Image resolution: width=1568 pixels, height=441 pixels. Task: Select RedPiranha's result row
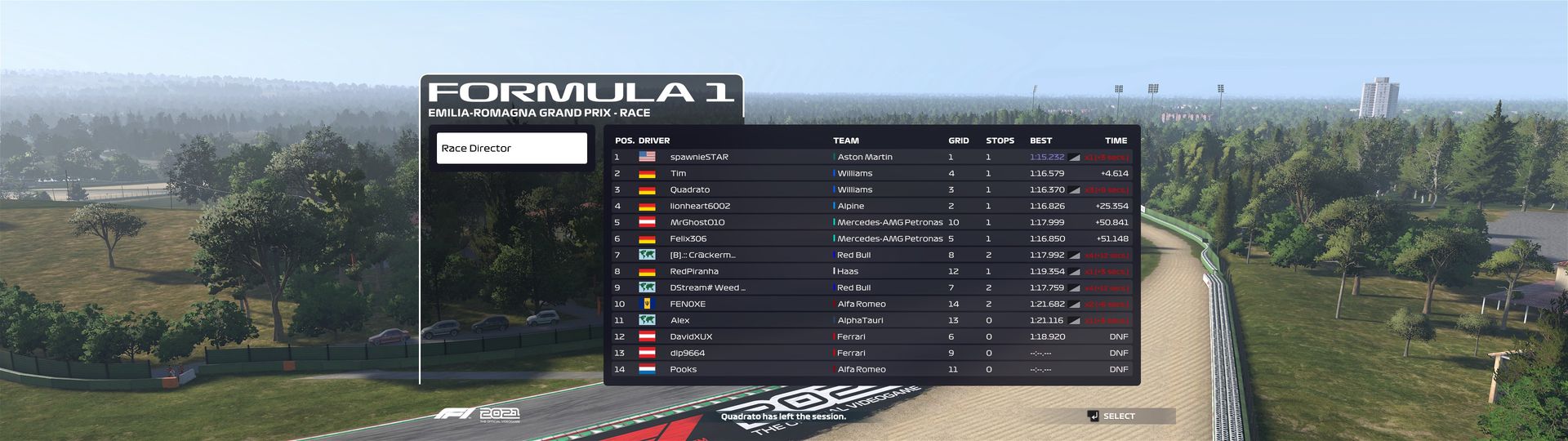click(871, 271)
